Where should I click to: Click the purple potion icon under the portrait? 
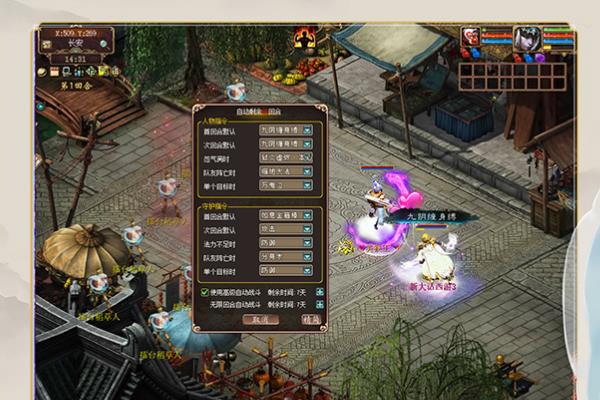coord(541,58)
